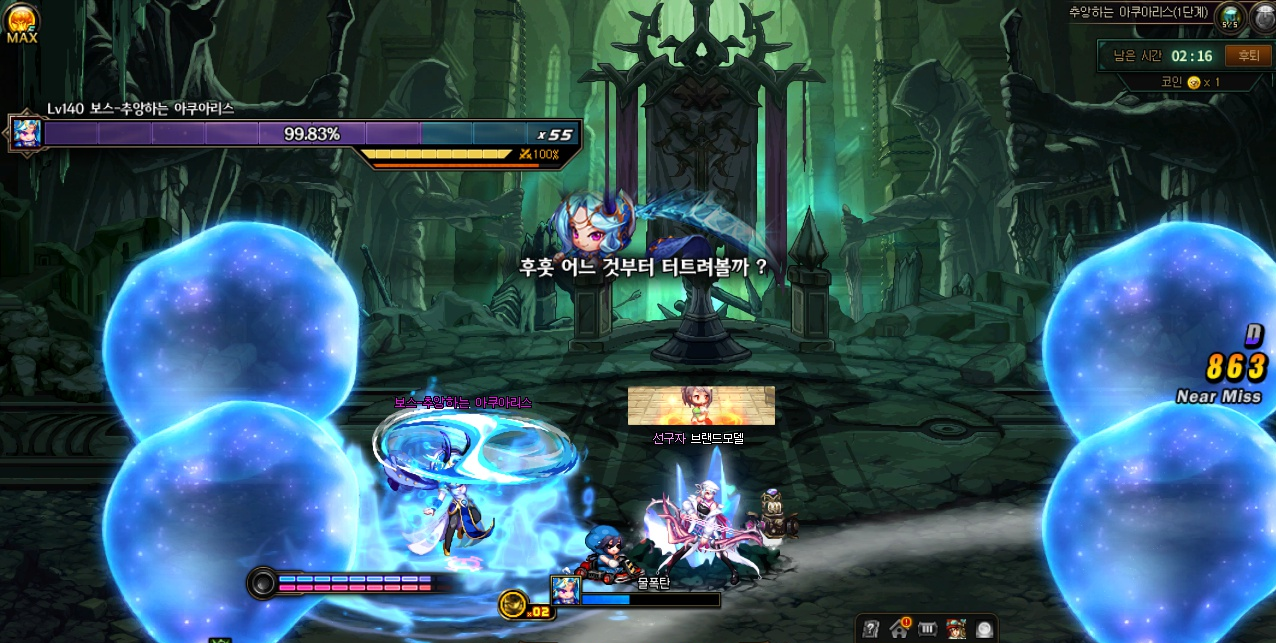
Task: Open the house icon with alert badge
Action: [899, 629]
